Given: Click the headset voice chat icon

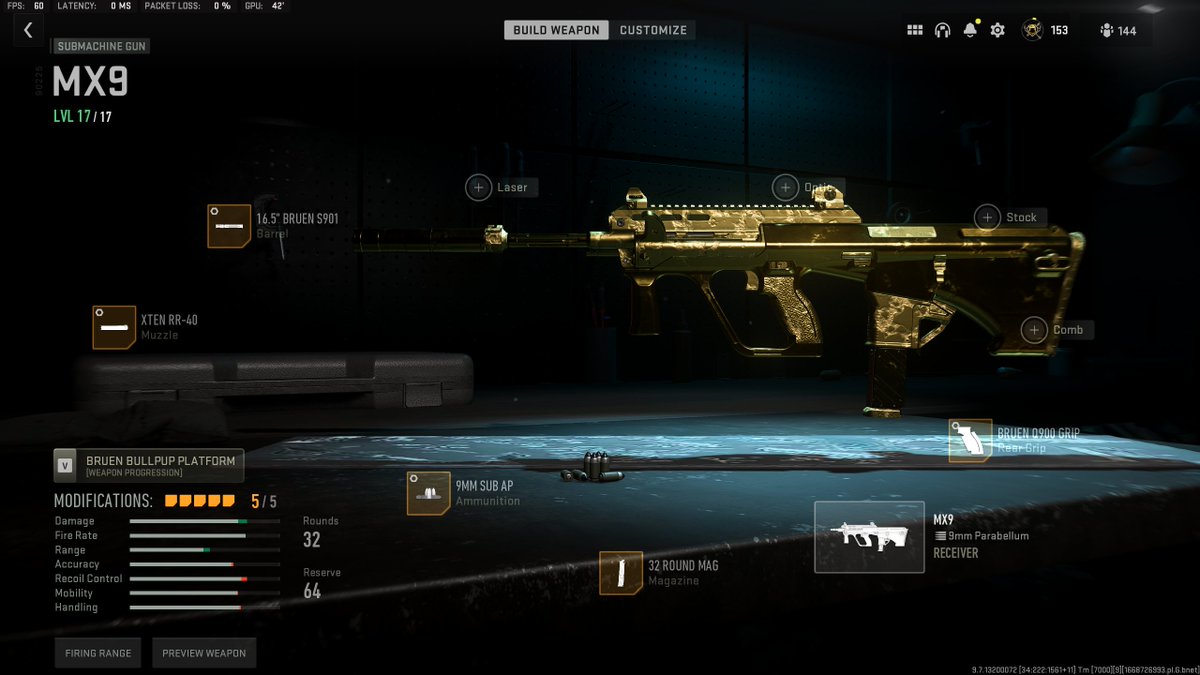Looking at the screenshot, I should click(942, 30).
